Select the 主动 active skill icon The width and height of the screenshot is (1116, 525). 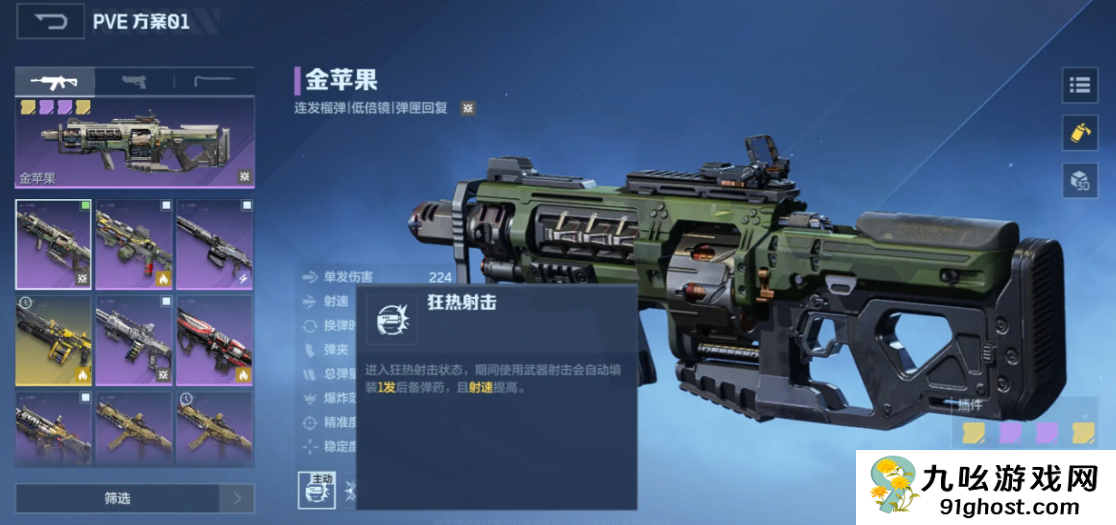[315, 488]
